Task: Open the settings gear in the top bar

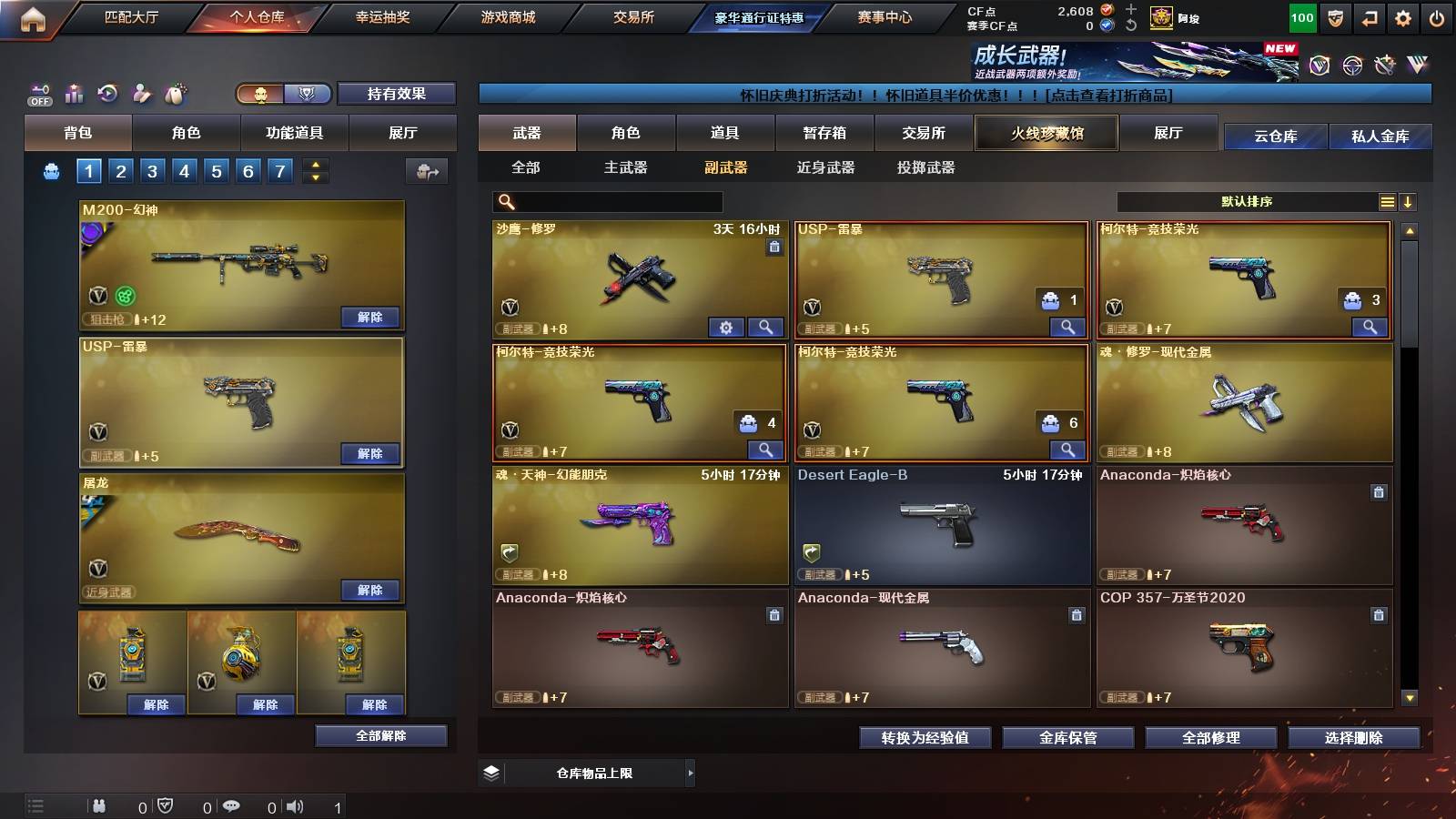Action: click(x=1401, y=16)
